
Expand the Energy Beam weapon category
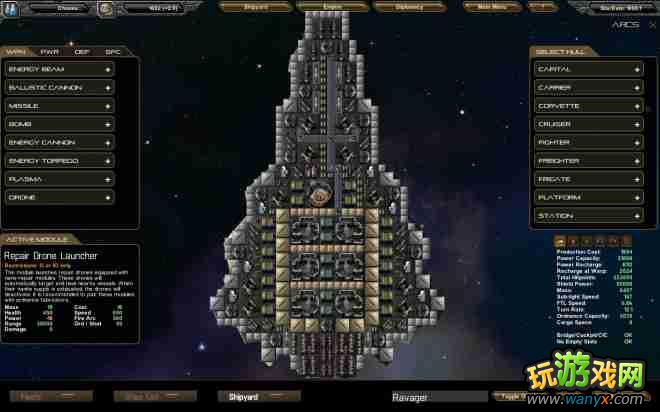pyautogui.click(x=59, y=69)
